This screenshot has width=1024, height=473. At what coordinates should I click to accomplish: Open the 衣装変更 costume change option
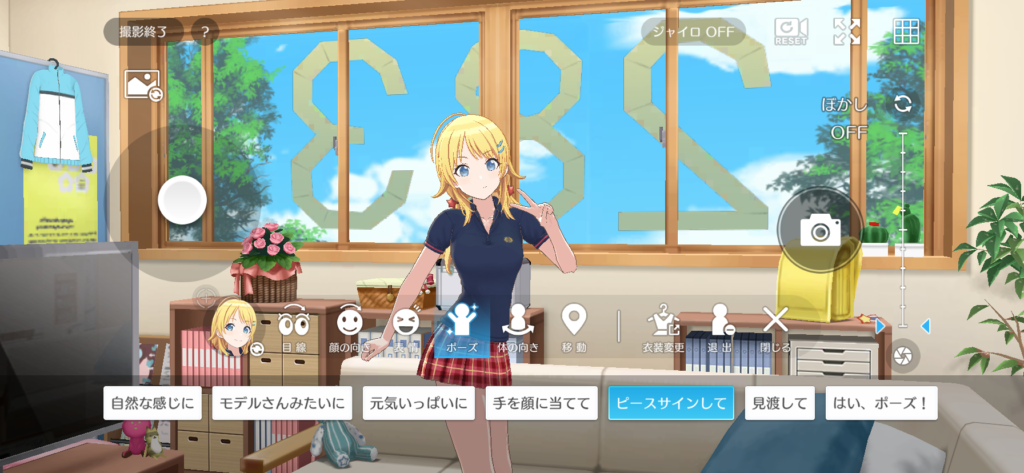pyautogui.click(x=663, y=330)
